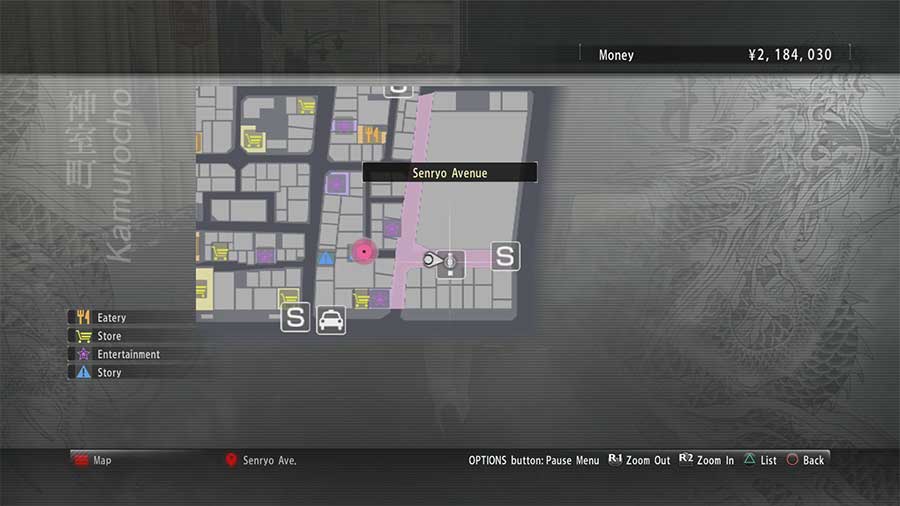
Task: Select the Eatery legend entry
Action: (x=110, y=318)
